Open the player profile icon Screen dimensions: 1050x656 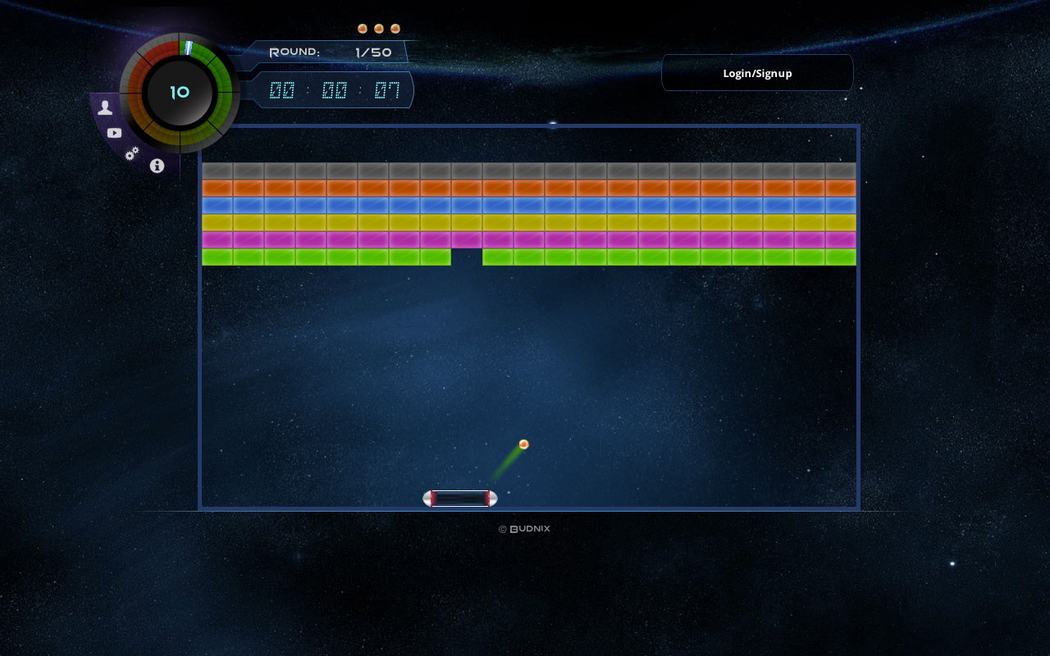105,108
